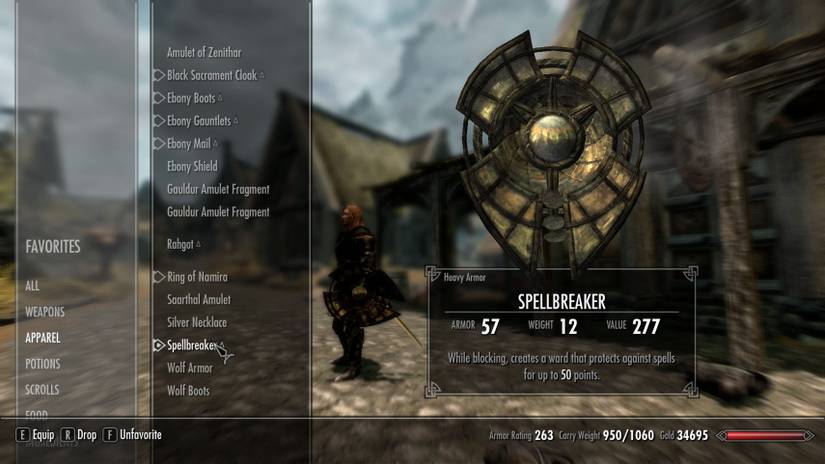Open the Favorites category
Viewport: 825px width, 464px height.
pos(53,246)
